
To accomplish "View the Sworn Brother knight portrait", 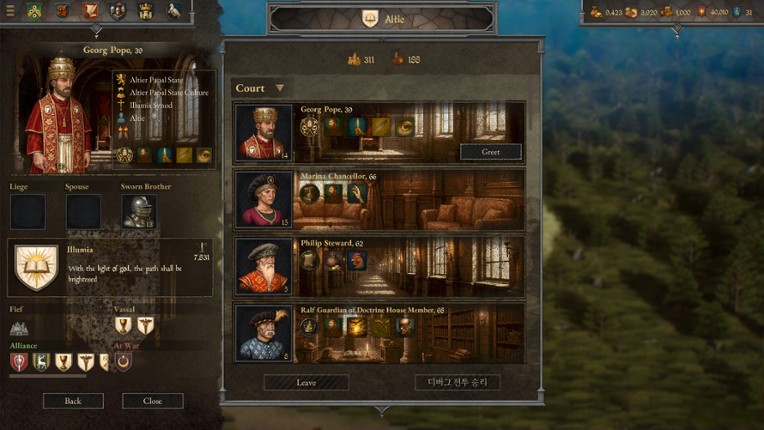I will tap(139, 211).
